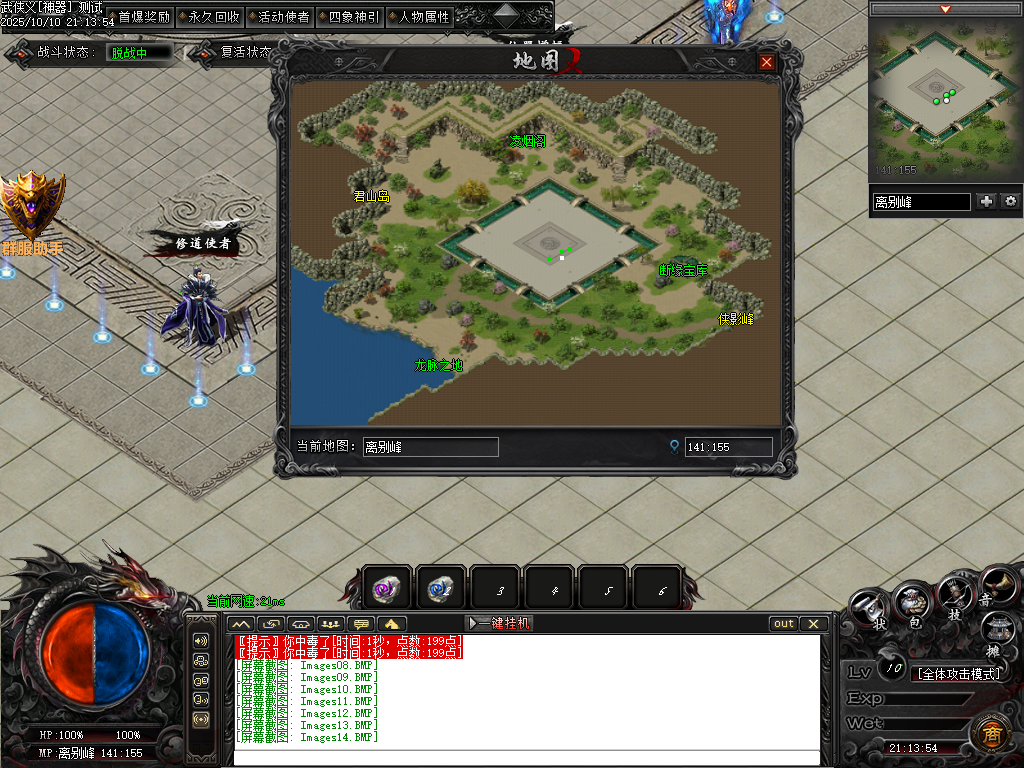Use the blue swirl stone hotbar slot
The image size is (1024, 768).
(440, 589)
